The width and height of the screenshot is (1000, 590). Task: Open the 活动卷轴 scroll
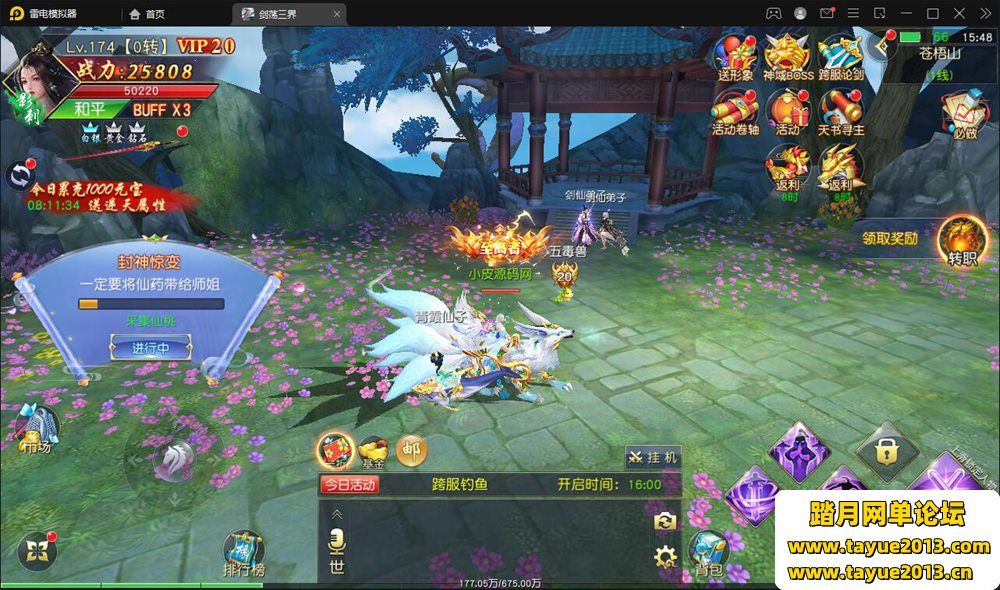coord(735,110)
